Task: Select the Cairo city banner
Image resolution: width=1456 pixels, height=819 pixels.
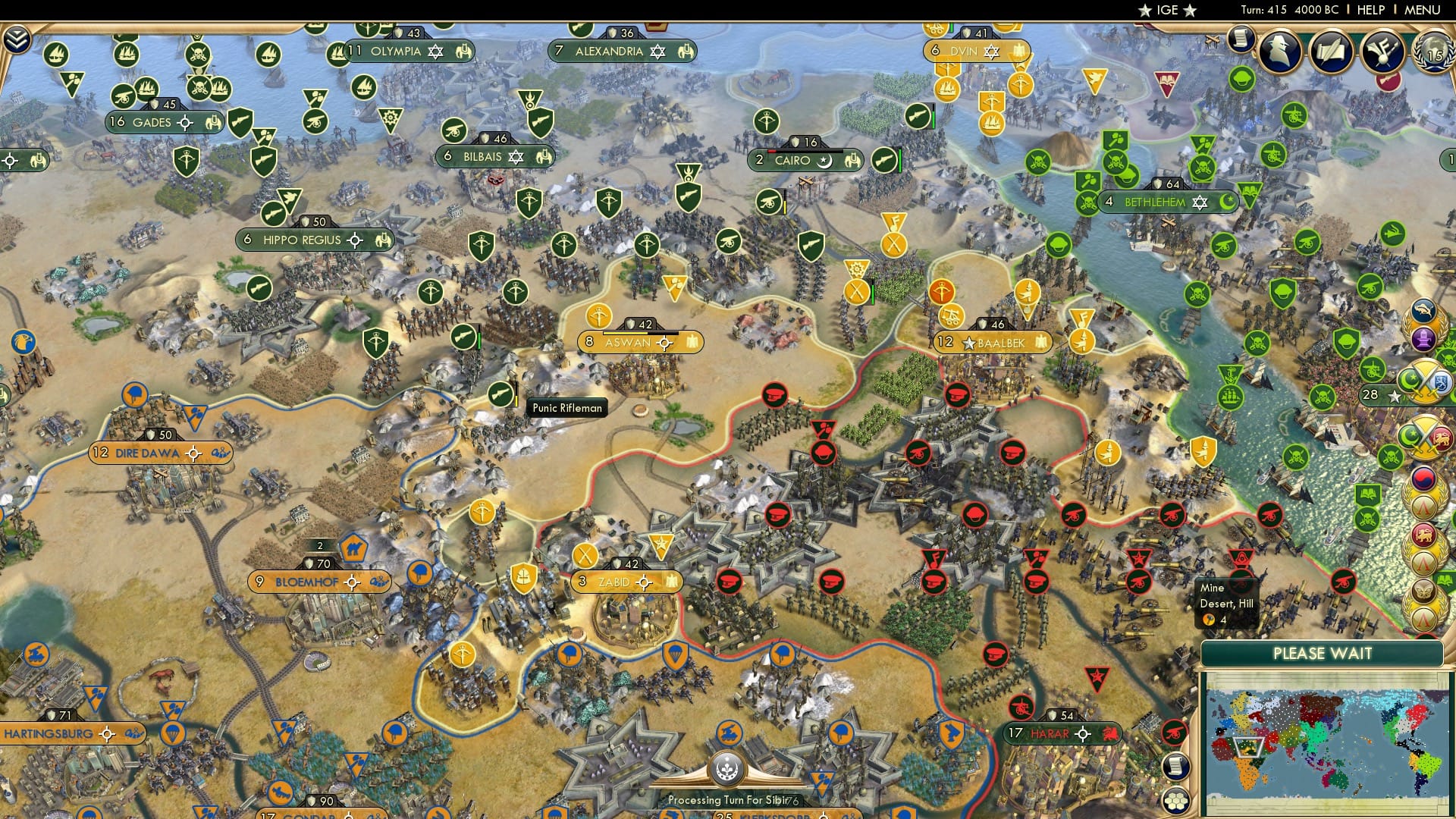Action: (x=804, y=160)
